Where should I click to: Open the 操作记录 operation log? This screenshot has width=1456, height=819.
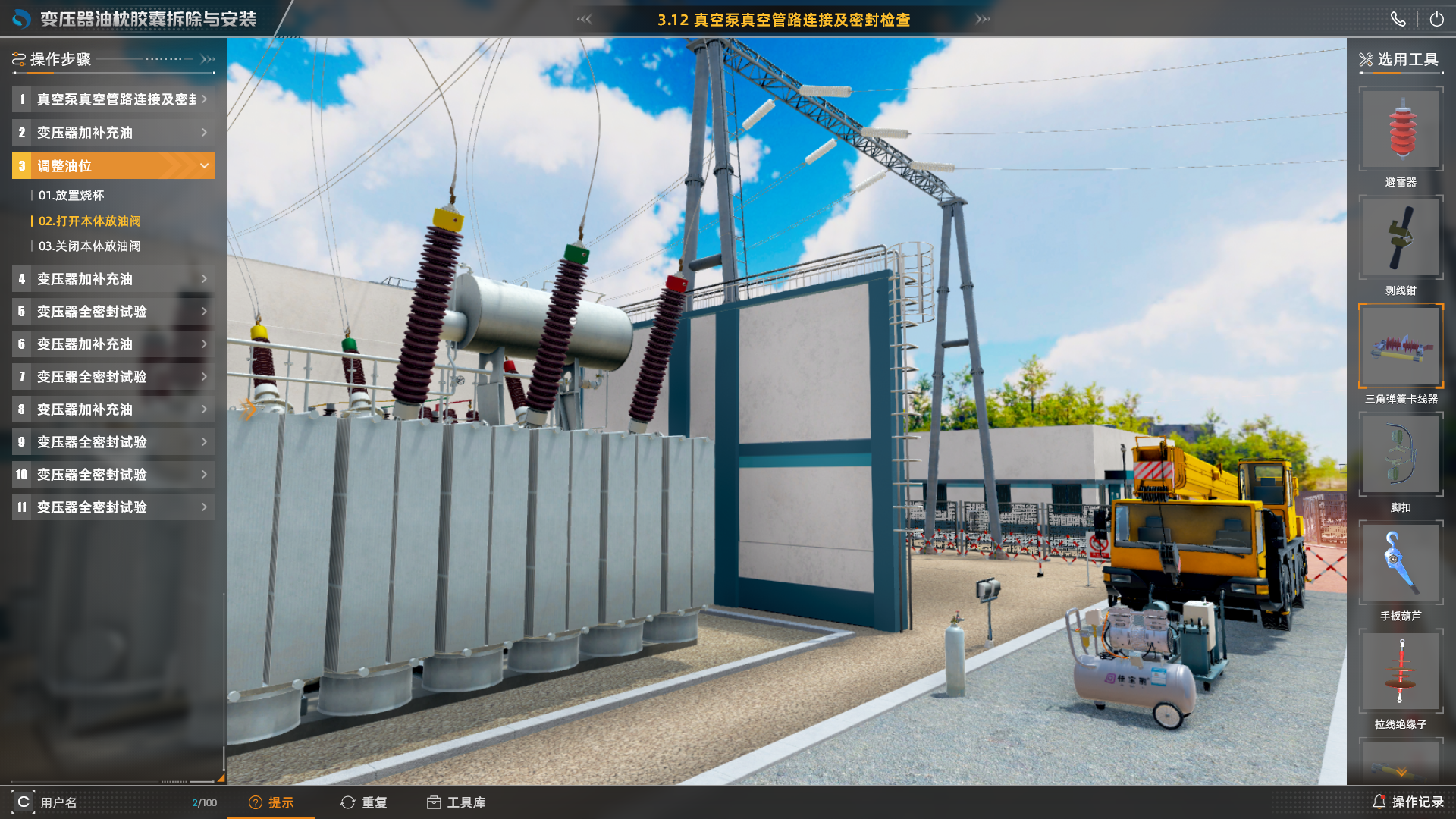click(x=1408, y=802)
